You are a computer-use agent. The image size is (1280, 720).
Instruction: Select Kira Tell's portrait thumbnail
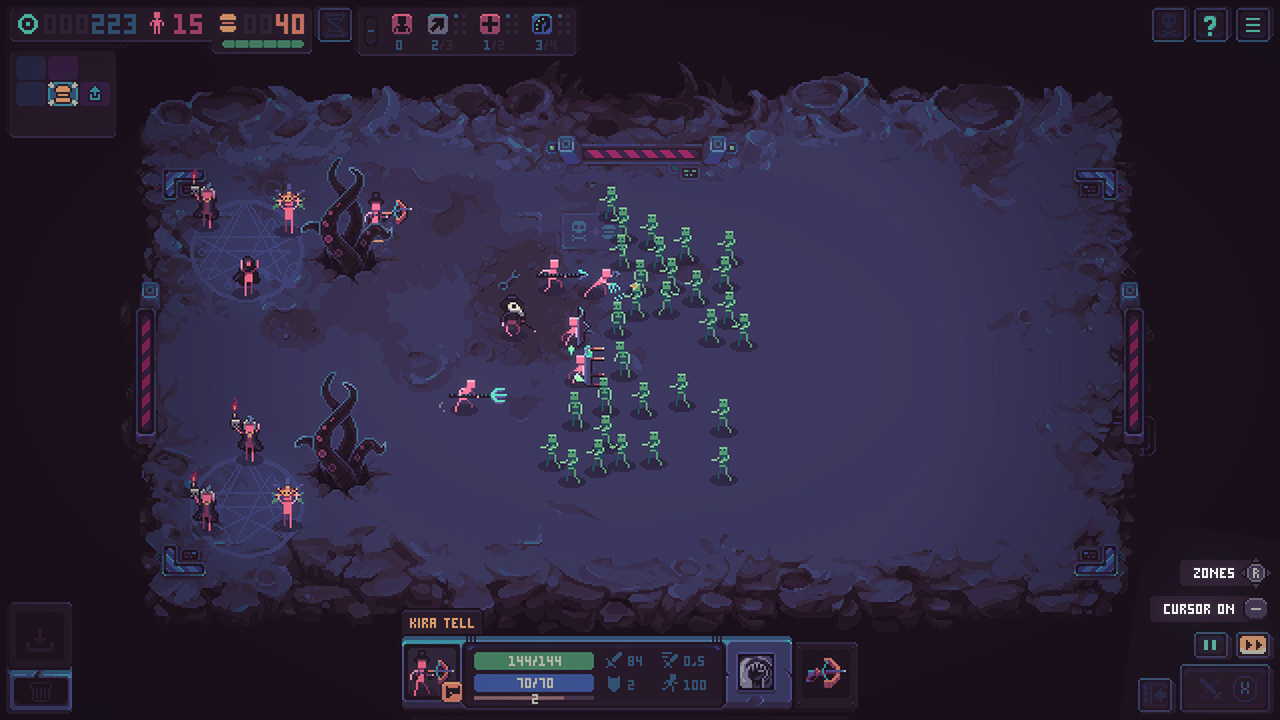[432, 668]
